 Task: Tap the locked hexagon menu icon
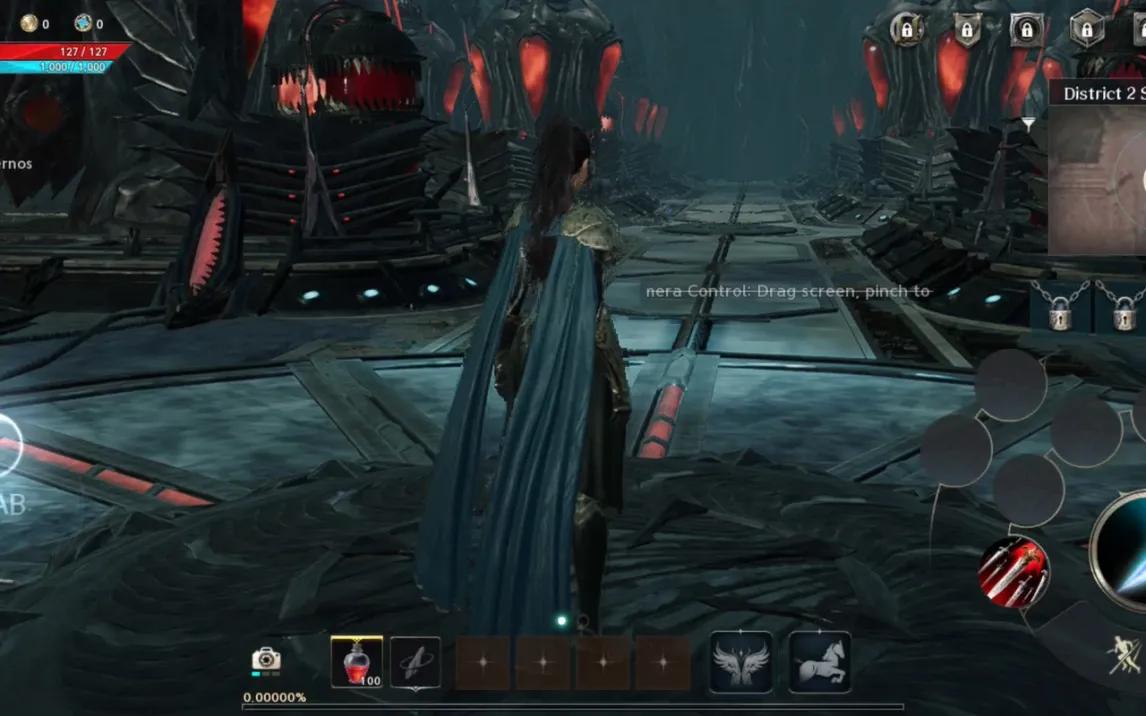pos(1087,29)
